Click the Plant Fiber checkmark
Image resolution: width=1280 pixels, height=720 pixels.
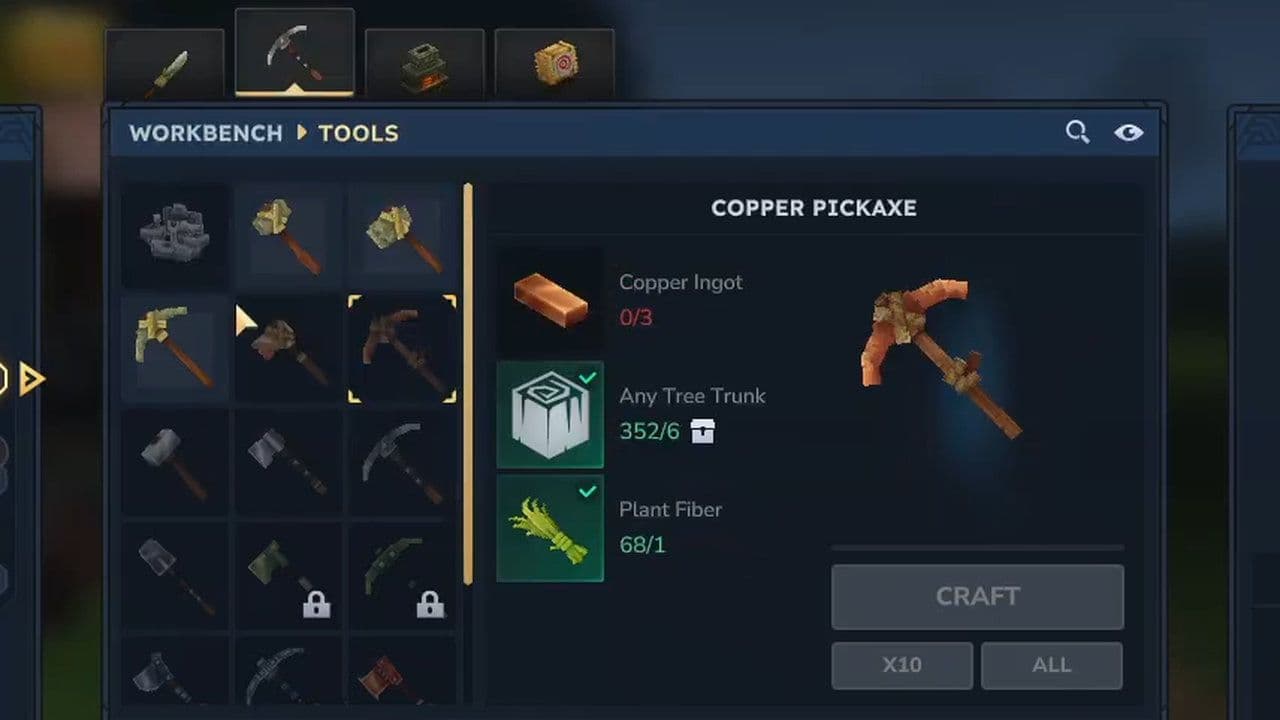(587, 492)
